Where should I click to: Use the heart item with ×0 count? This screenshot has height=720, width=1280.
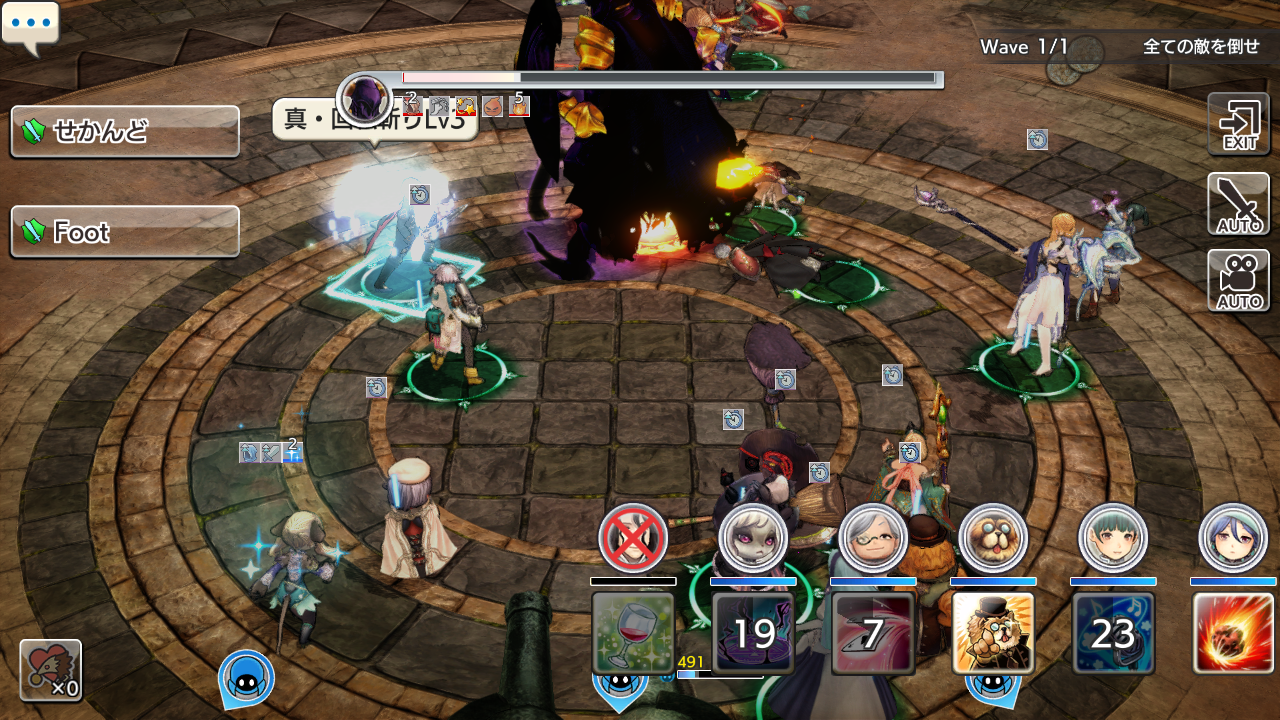(51, 670)
